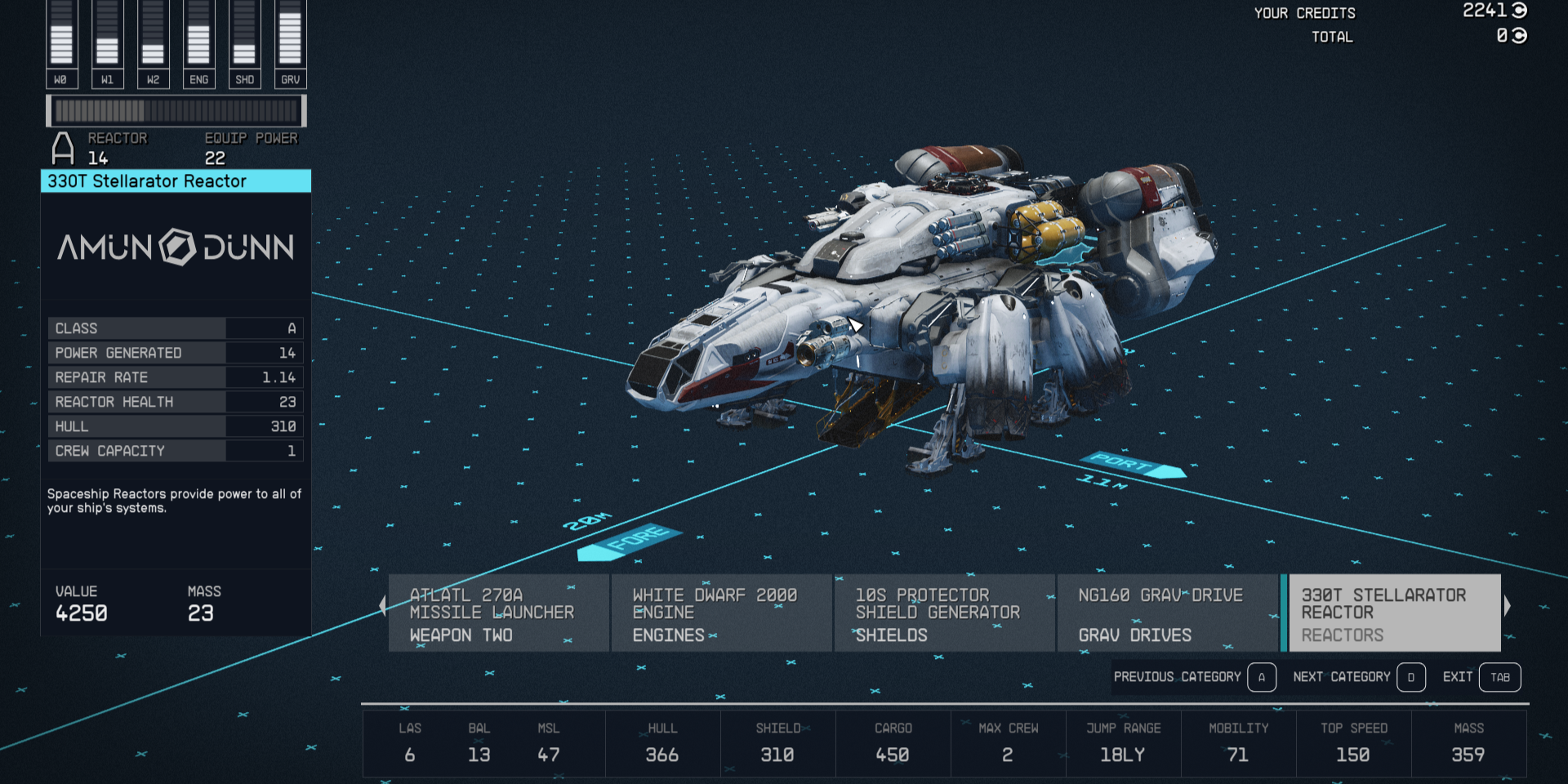Select the ATLATL 270A Missile Launcher card
Viewport: 1568px width, 784px height.
[x=498, y=612]
